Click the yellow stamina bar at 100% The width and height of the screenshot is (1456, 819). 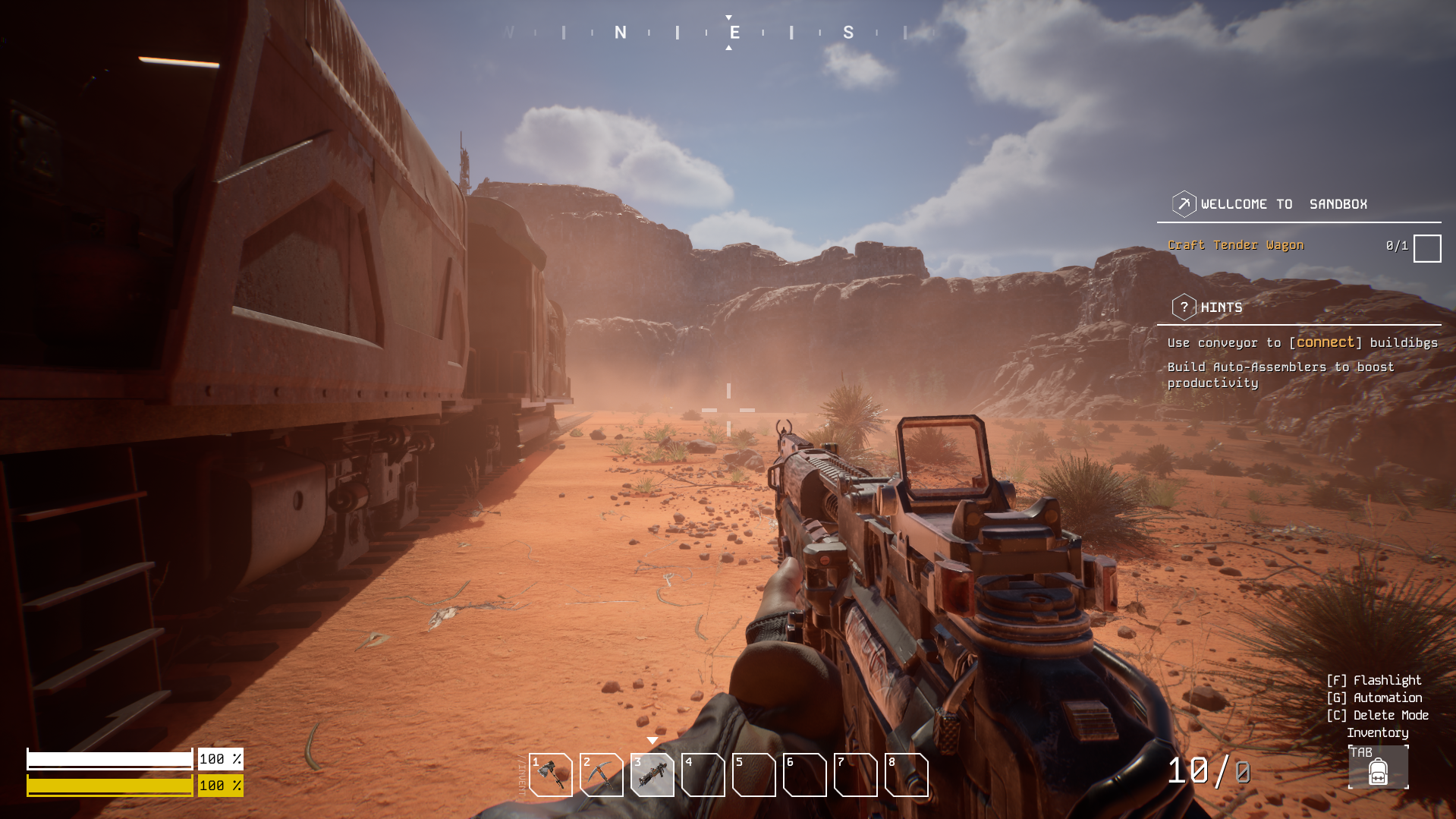point(110,786)
